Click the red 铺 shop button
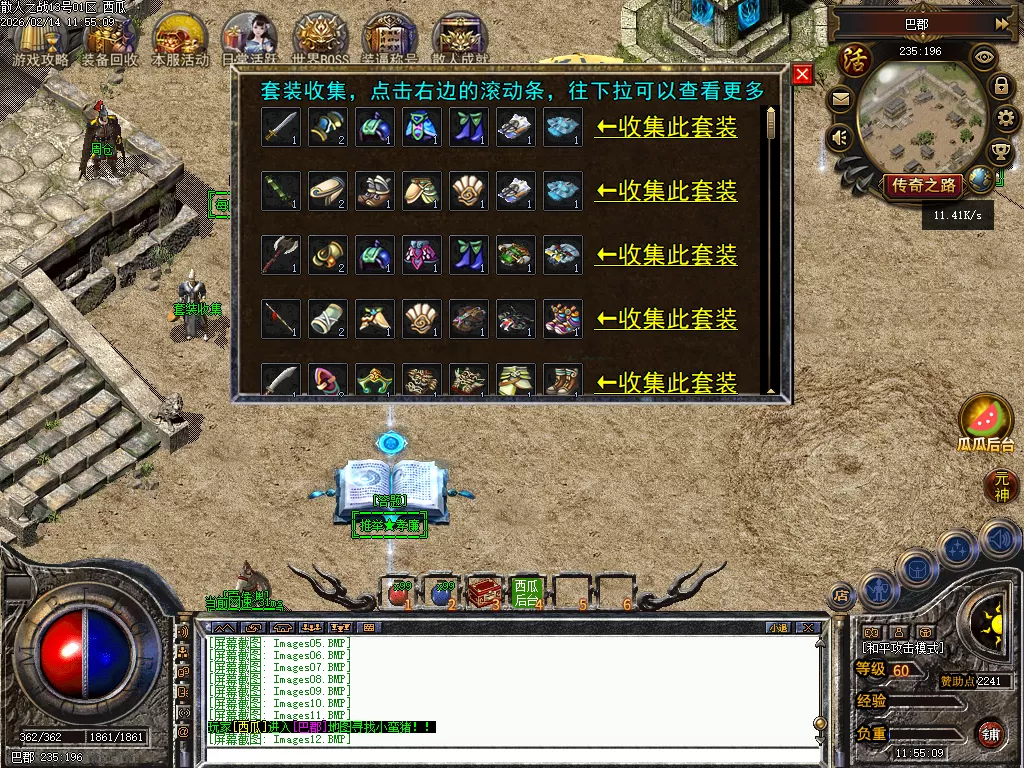Image resolution: width=1024 pixels, height=768 pixels. point(990,733)
